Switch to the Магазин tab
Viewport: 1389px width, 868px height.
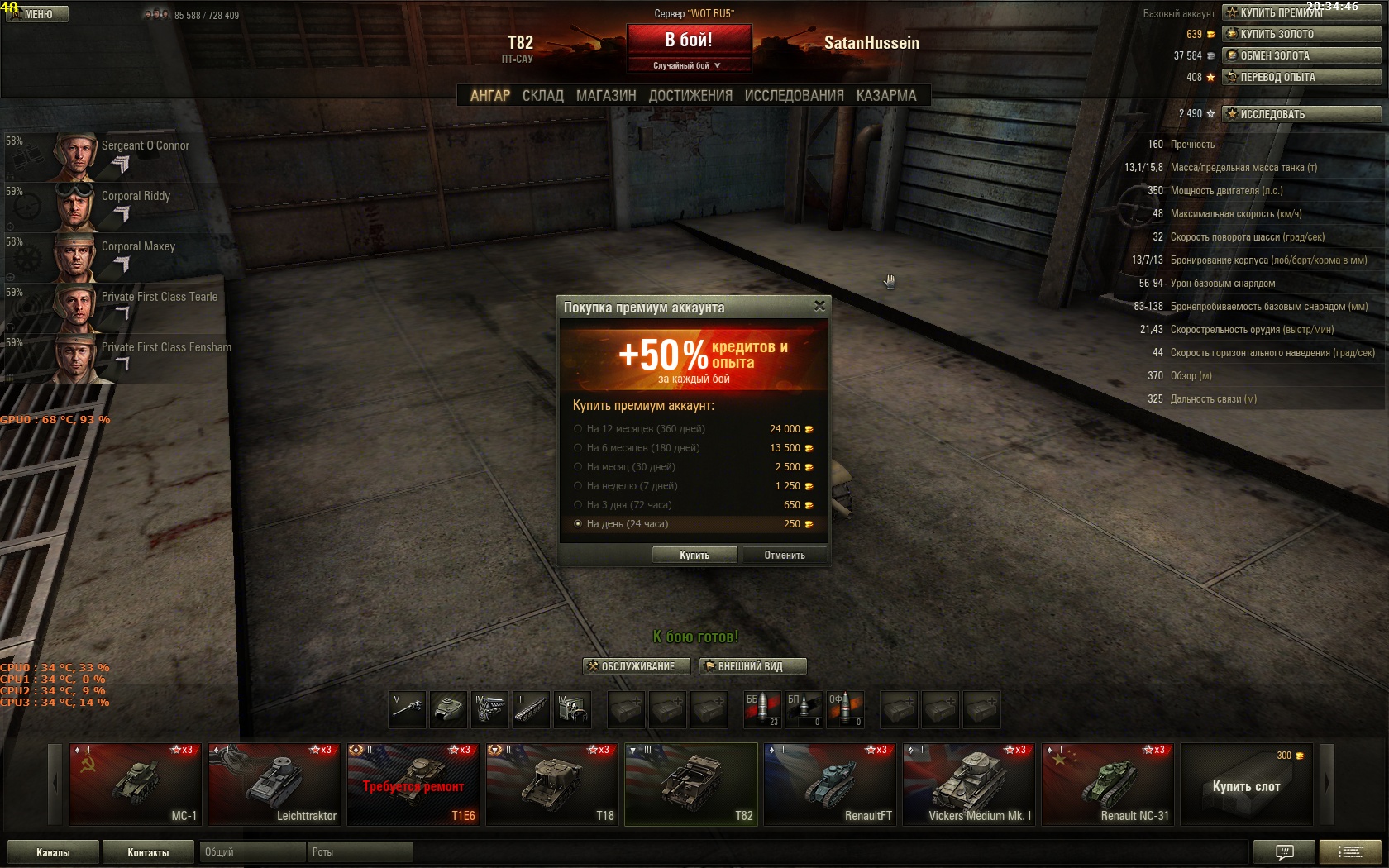click(606, 96)
